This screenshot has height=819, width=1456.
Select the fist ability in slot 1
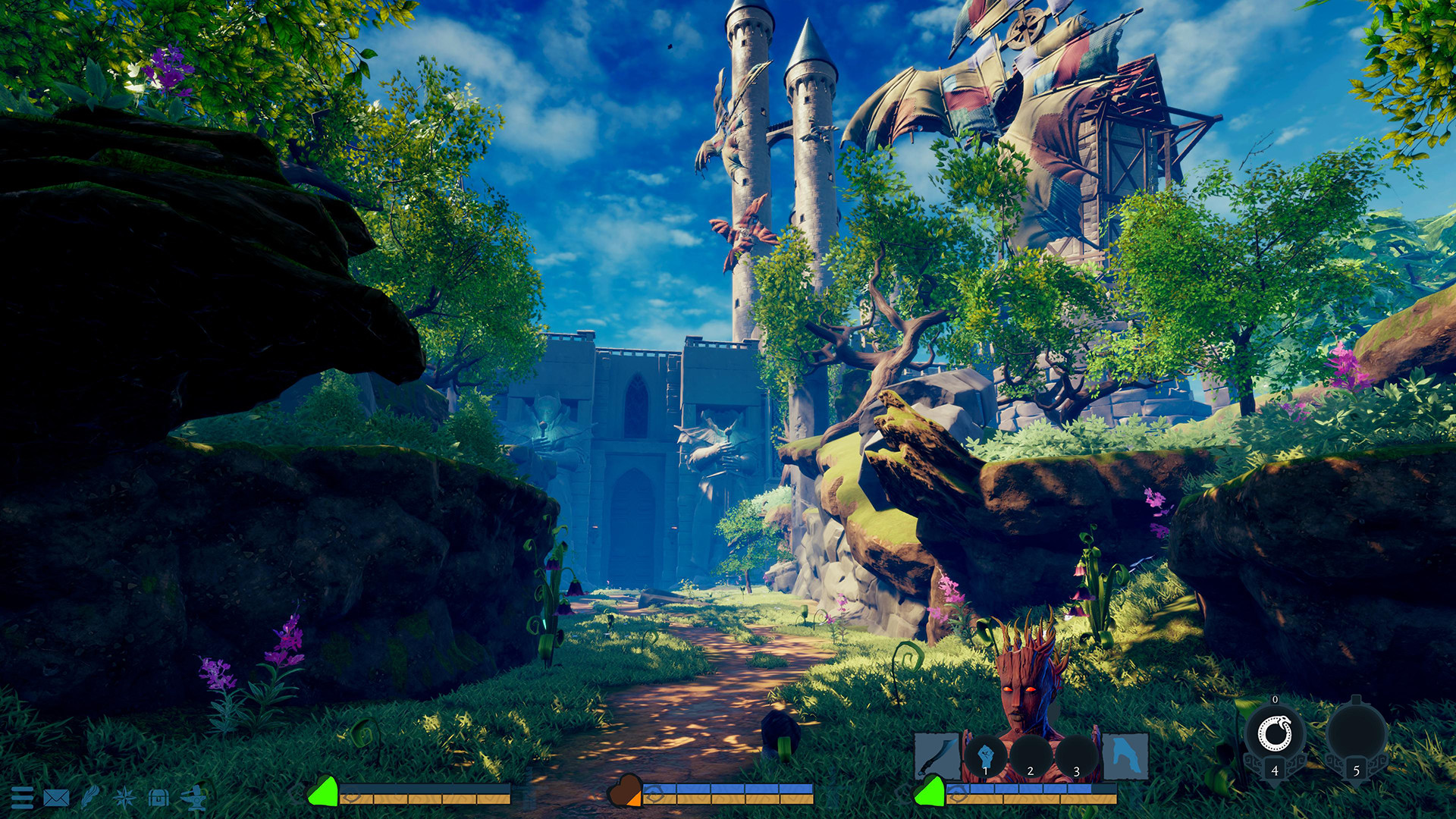pos(985,755)
